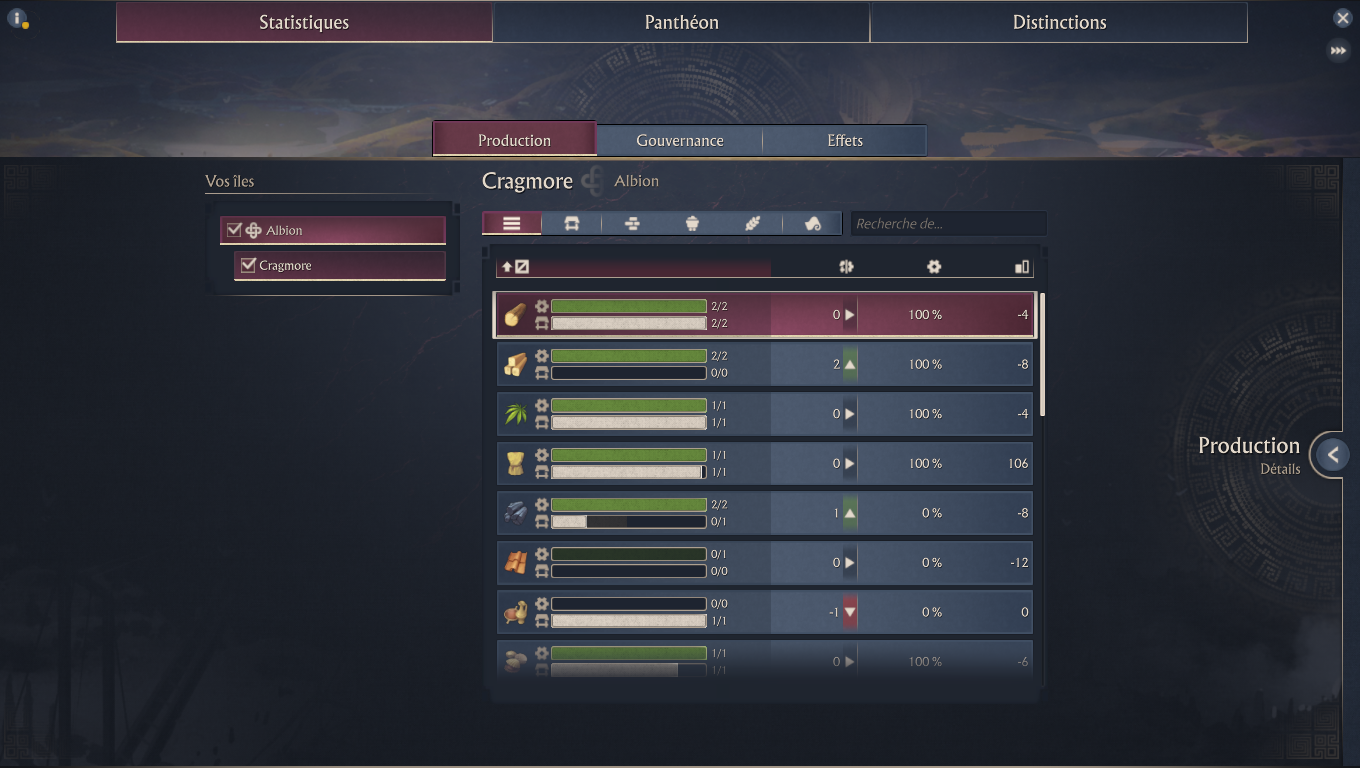Click the triple-arrow skip button
This screenshot has height=768, width=1360.
(1338, 50)
